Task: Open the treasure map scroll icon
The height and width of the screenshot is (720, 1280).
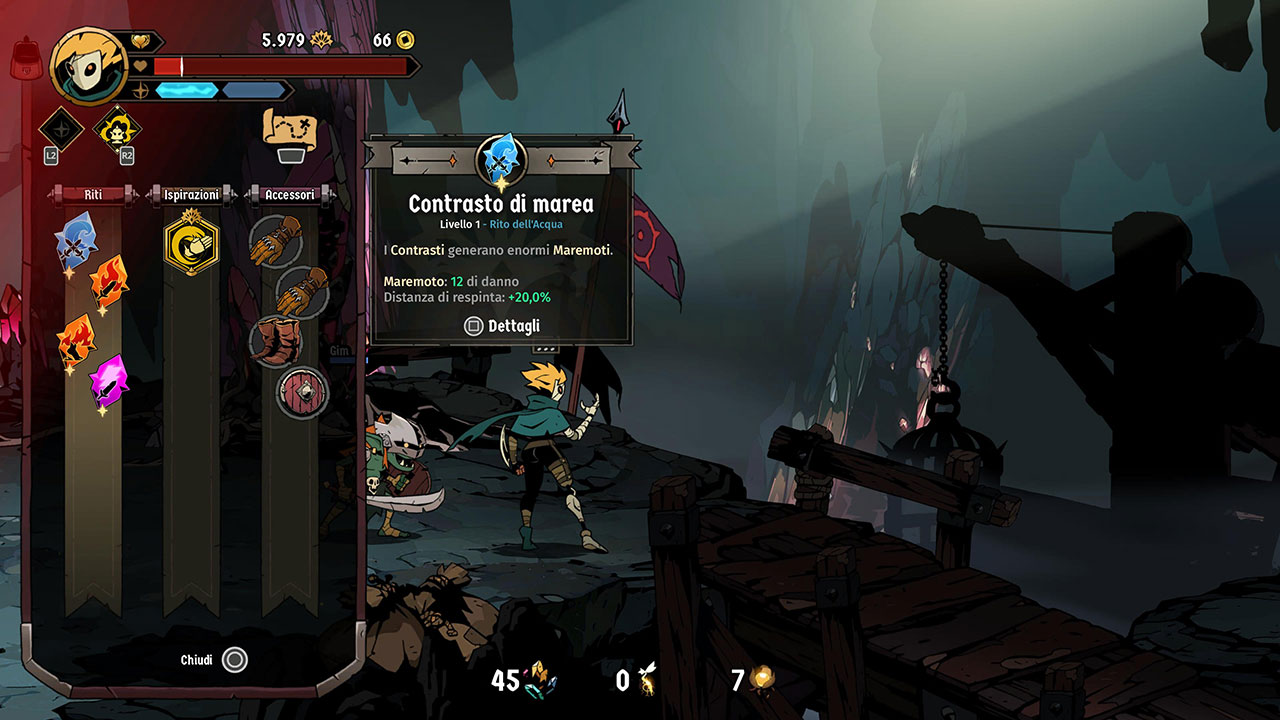Action: coord(290,128)
